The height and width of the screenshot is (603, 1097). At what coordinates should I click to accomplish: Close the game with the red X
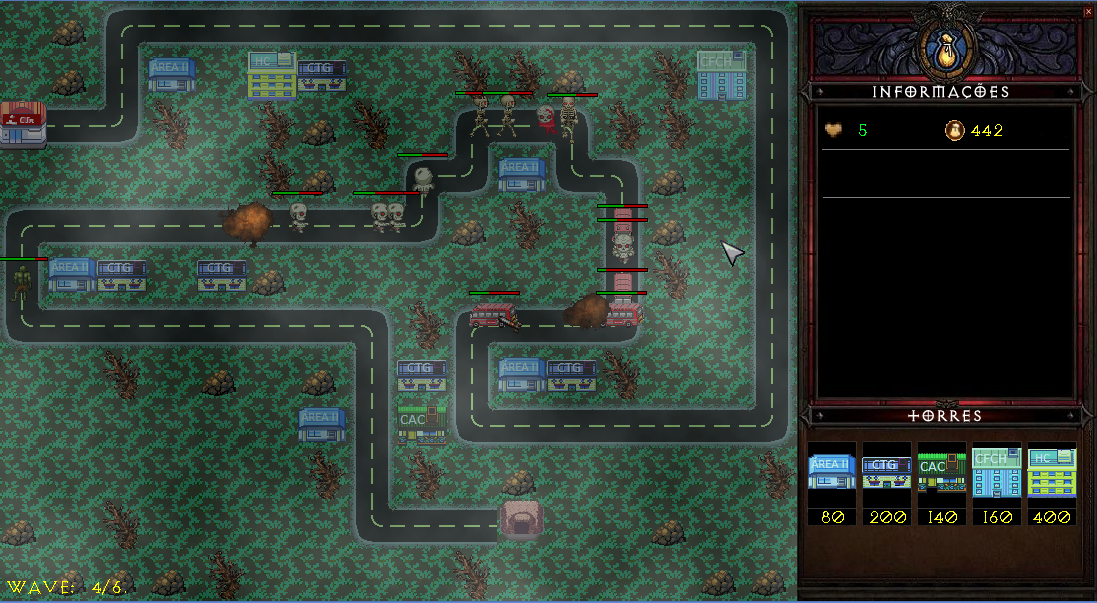coord(1088,12)
